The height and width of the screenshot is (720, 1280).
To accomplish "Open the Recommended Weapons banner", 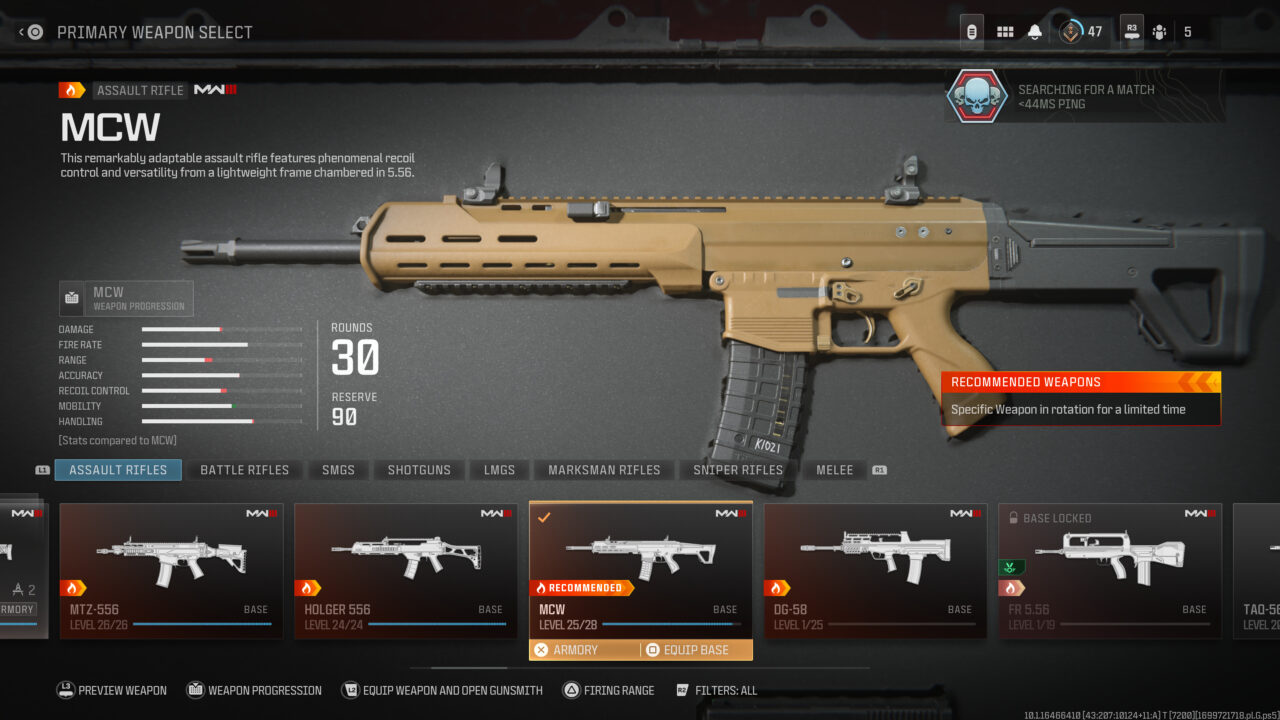I will (1080, 397).
